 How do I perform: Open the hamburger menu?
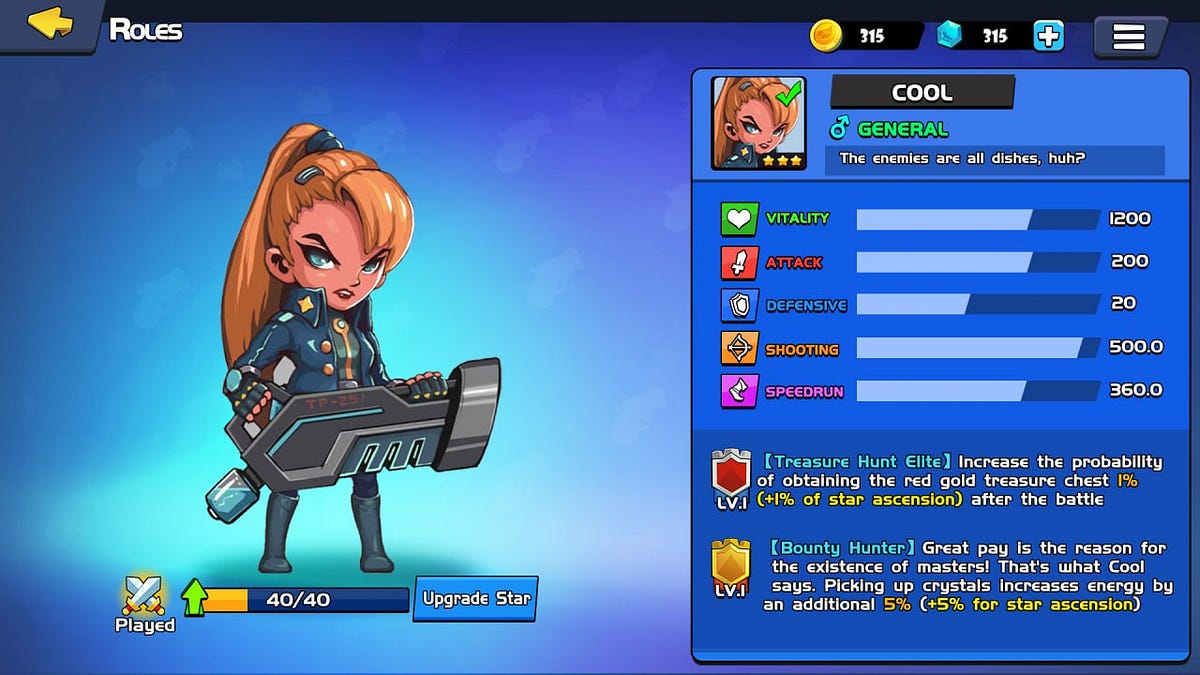(1129, 37)
